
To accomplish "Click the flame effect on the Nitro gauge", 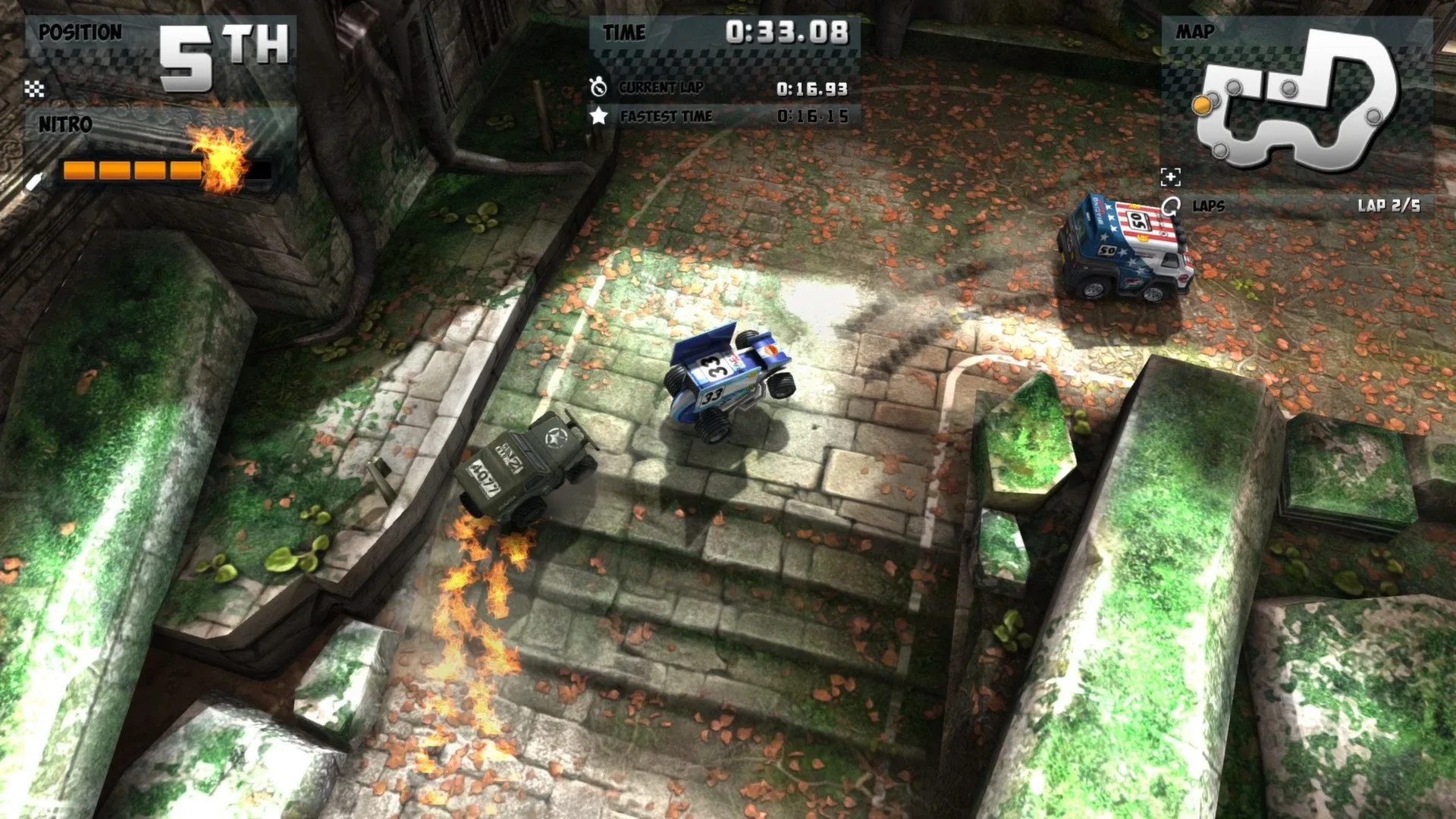I will pos(220,161).
